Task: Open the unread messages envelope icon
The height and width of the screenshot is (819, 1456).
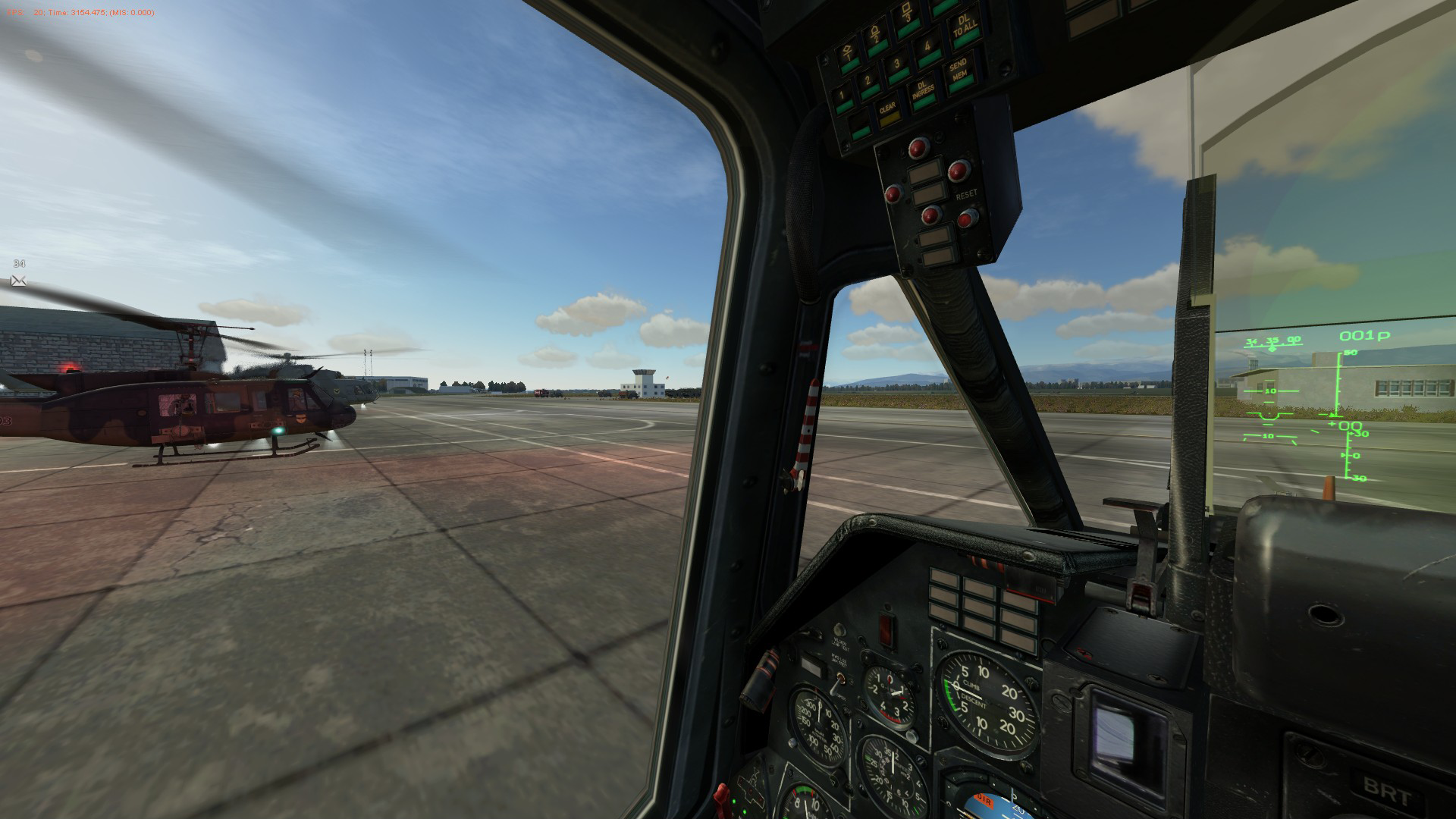Action: 18,281
